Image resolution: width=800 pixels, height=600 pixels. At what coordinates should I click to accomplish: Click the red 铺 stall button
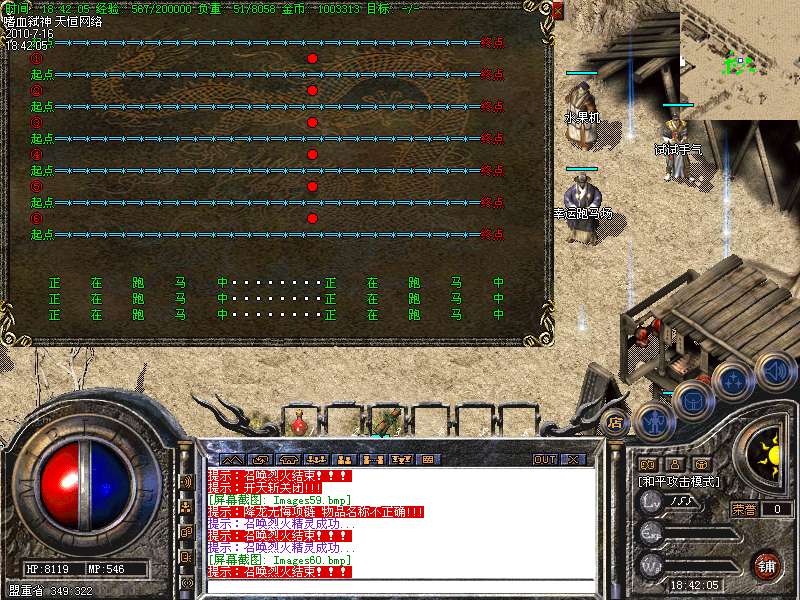(767, 565)
